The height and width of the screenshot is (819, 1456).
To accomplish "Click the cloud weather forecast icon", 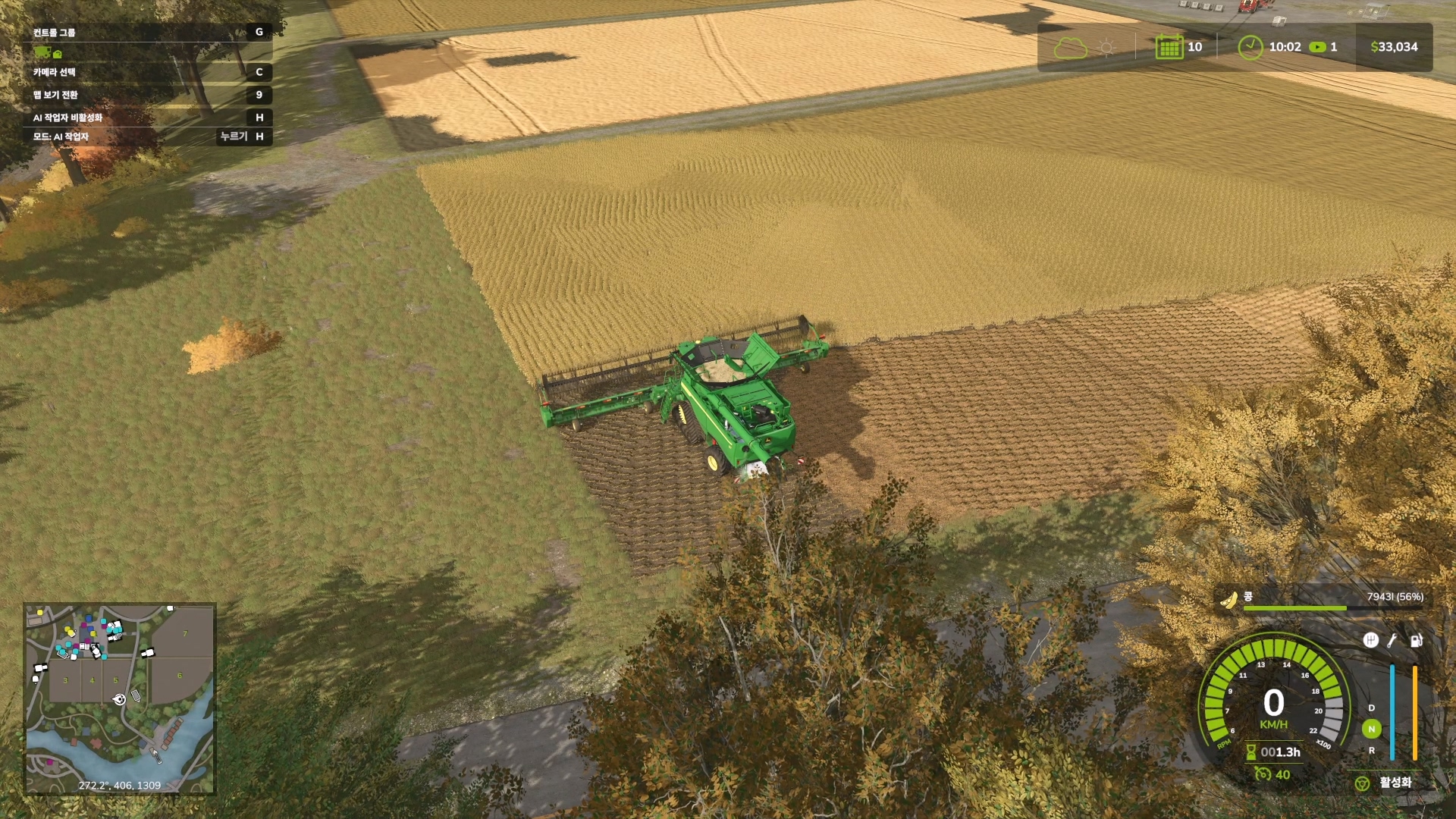I will pyautogui.click(x=1070, y=49).
